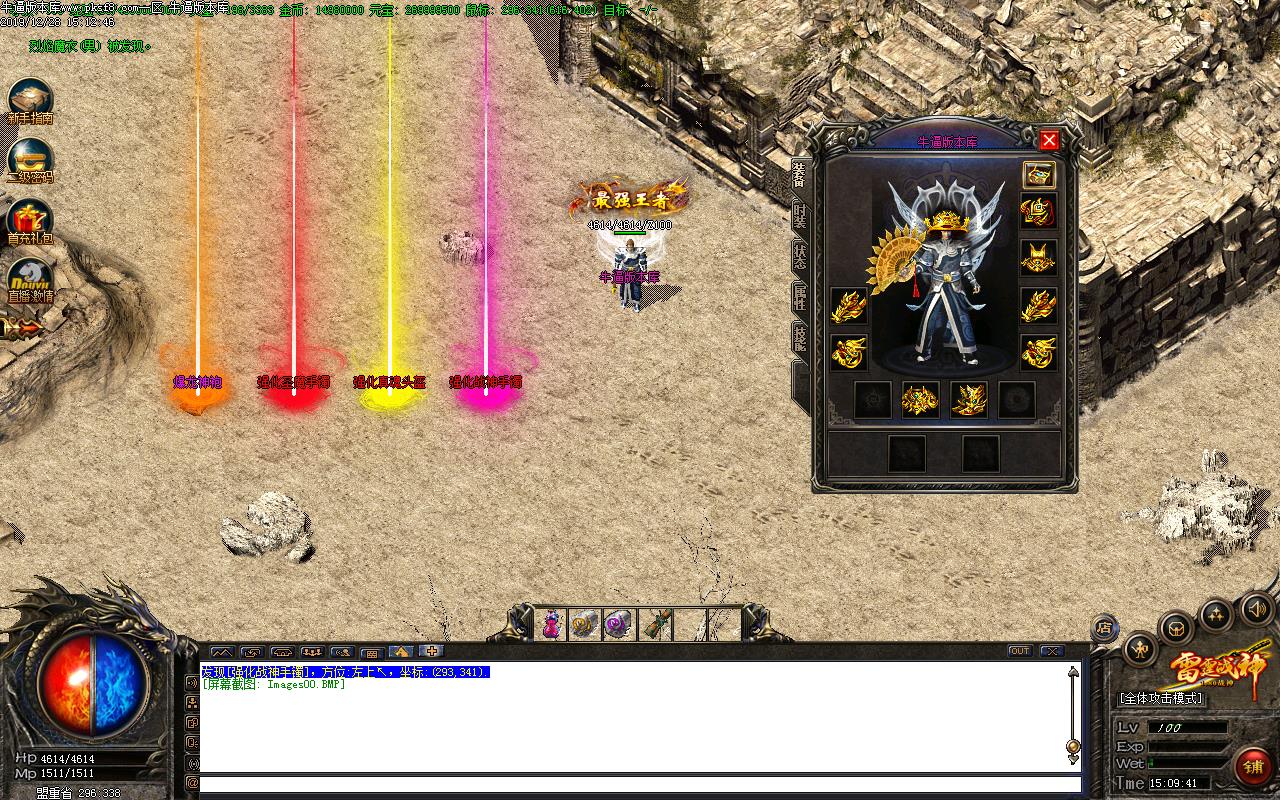Open the treasure box icon beside the minimap
Image resolution: width=1280 pixels, height=800 pixels.
click(1176, 628)
